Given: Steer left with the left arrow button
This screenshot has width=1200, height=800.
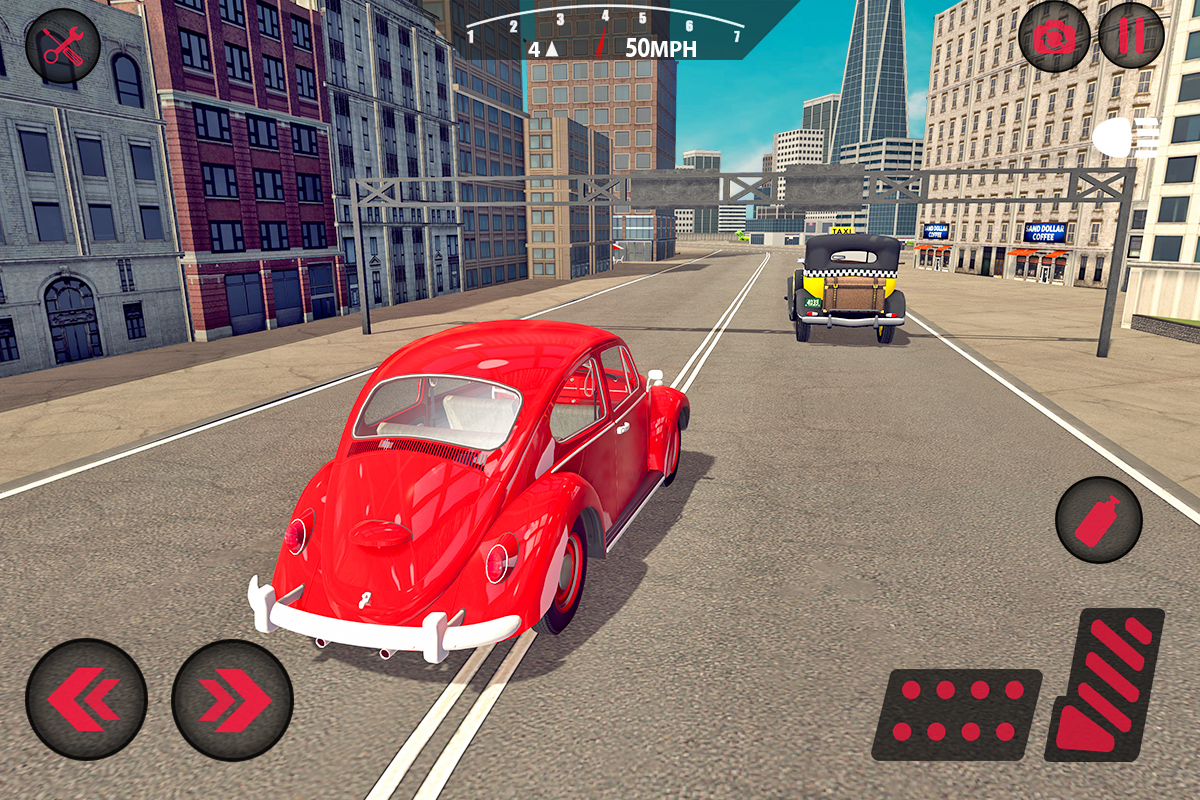Looking at the screenshot, I should pyautogui.click(x=86, y=699).
